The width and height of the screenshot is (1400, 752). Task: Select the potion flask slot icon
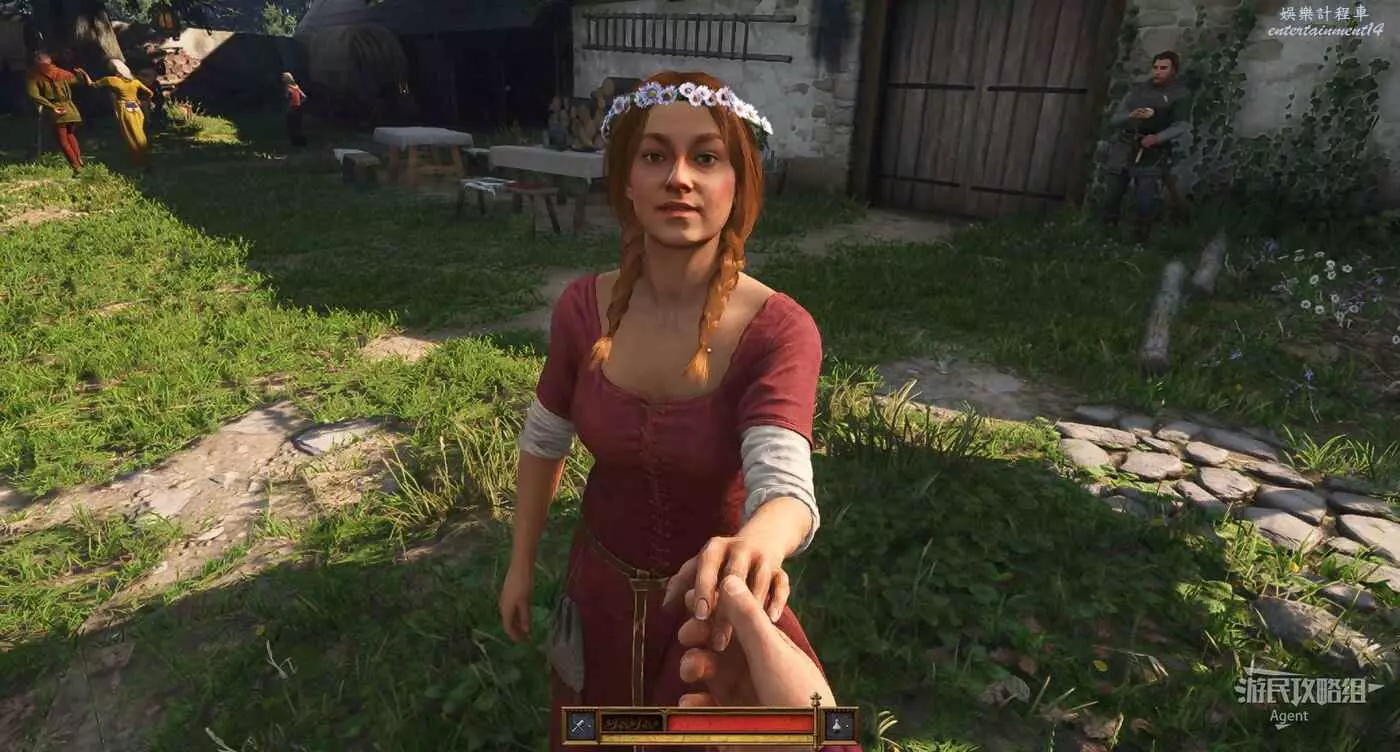[x=839, y=725]
